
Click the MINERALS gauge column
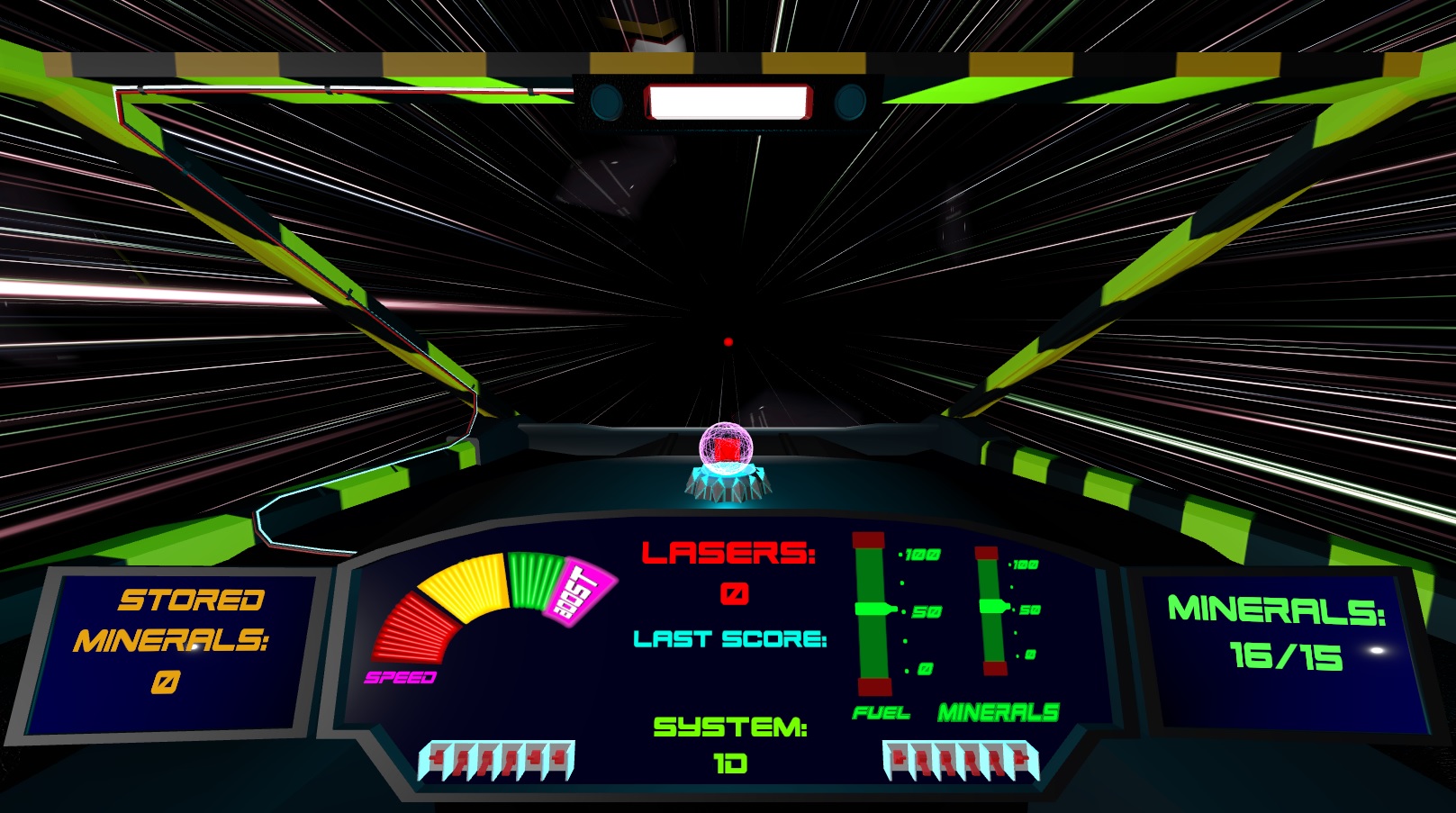pos(990,612)
